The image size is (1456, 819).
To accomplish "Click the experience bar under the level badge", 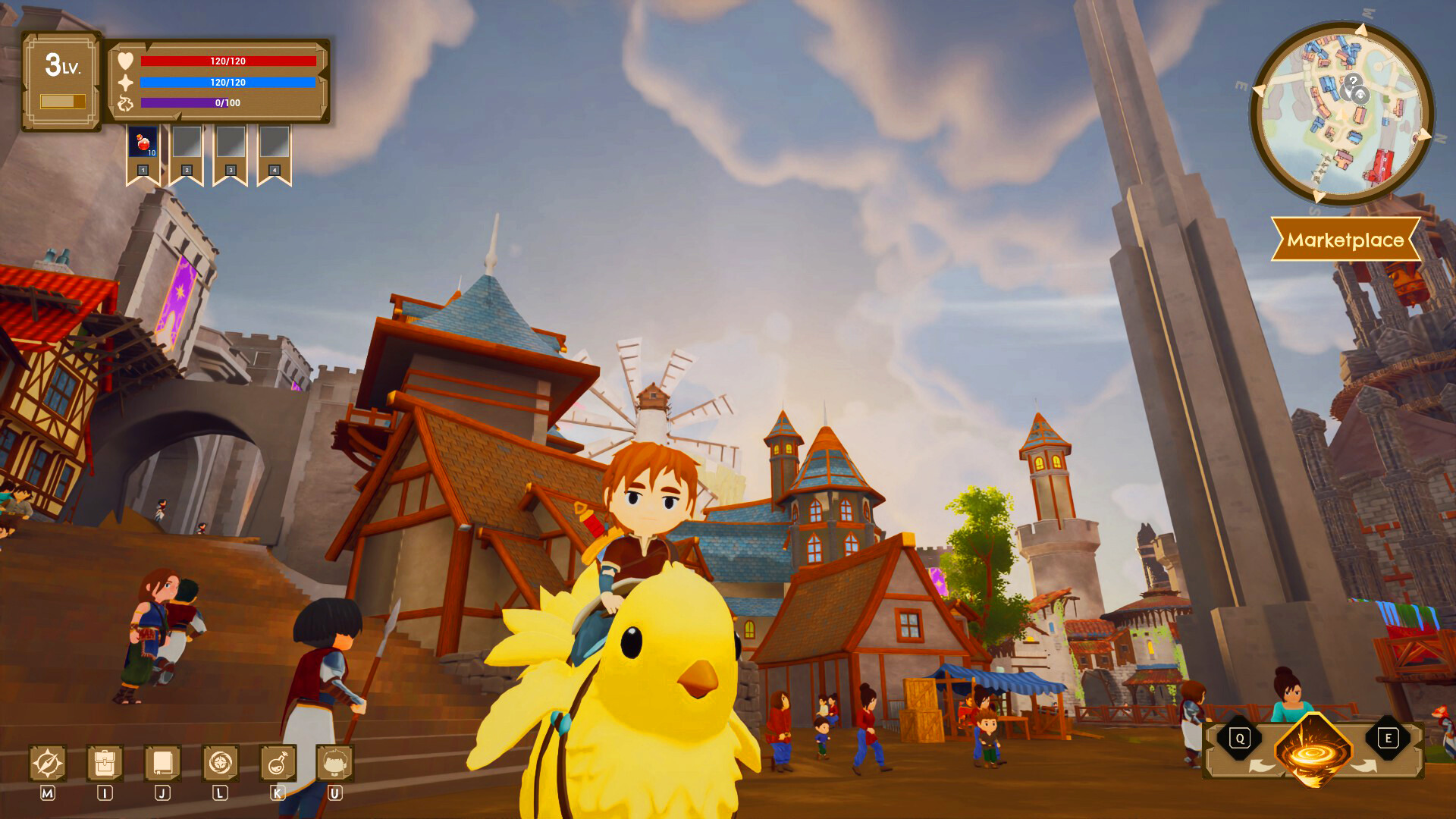I will [64, 103].
